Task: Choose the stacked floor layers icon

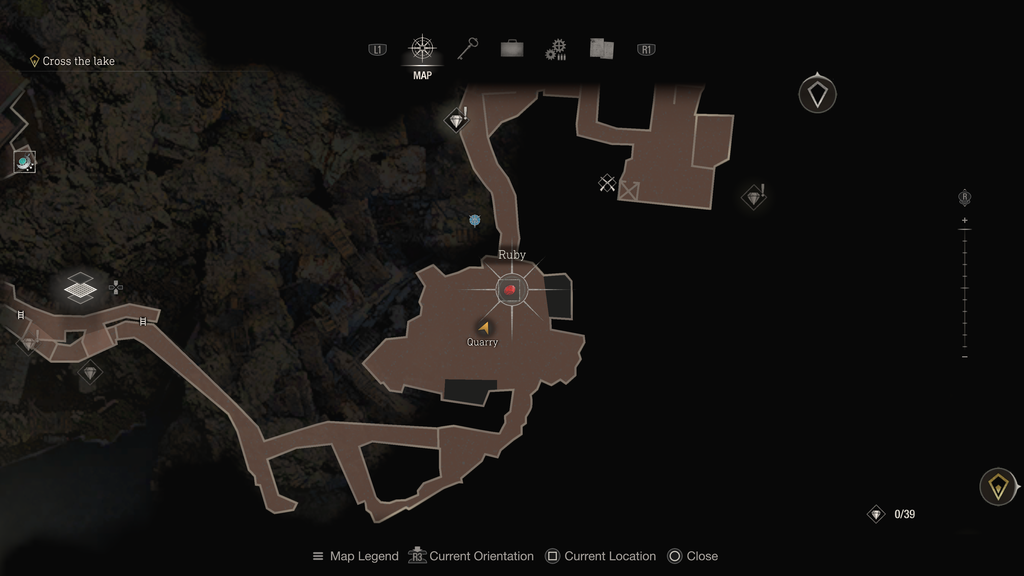Action: [x=80, y=289]
